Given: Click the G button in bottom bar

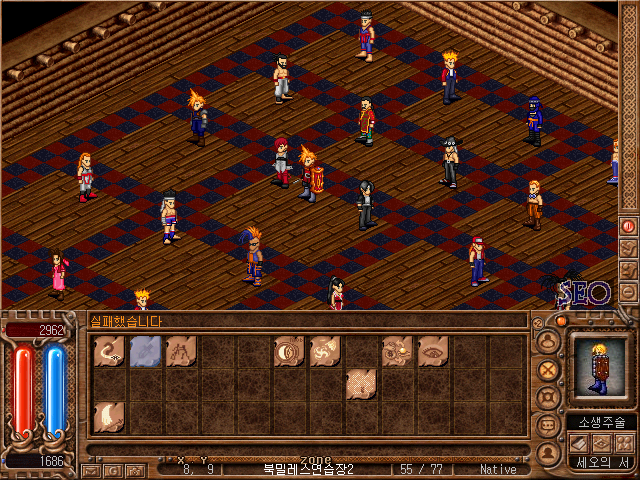Looking at the screenshot, I should point(112,470).
